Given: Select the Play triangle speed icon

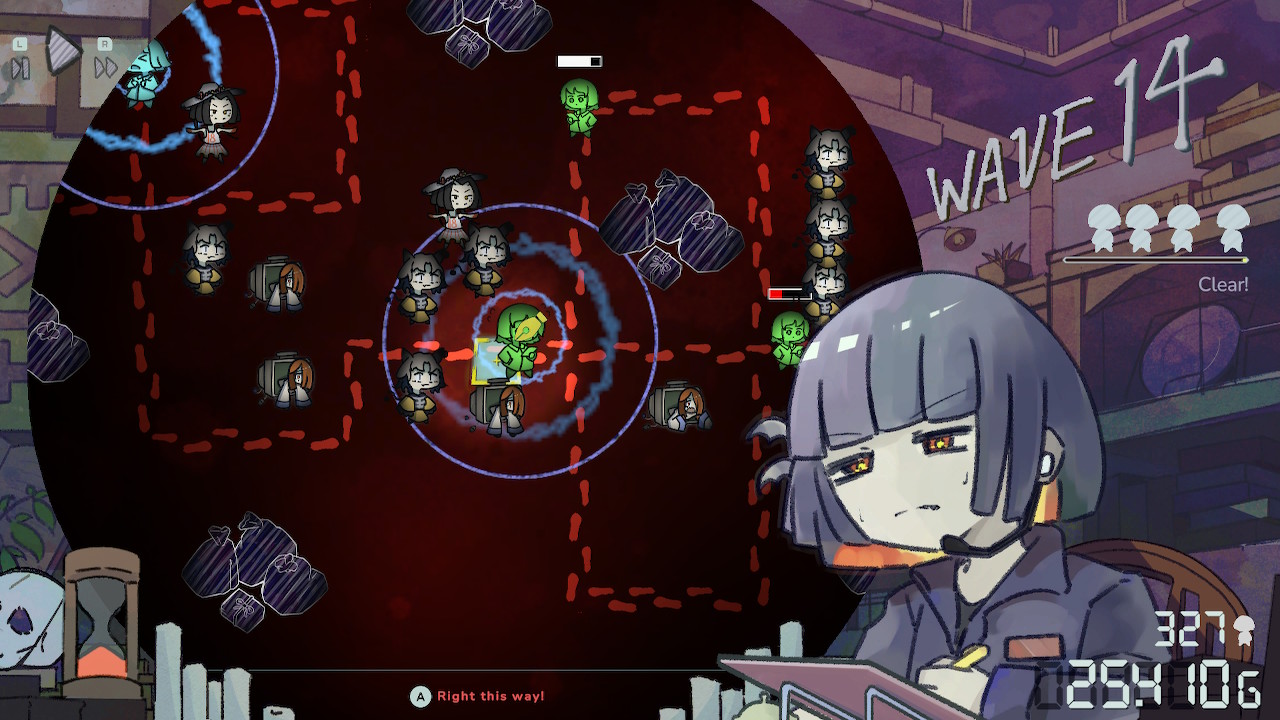Looking at the screenshot, I should click(x=63, y=52).
